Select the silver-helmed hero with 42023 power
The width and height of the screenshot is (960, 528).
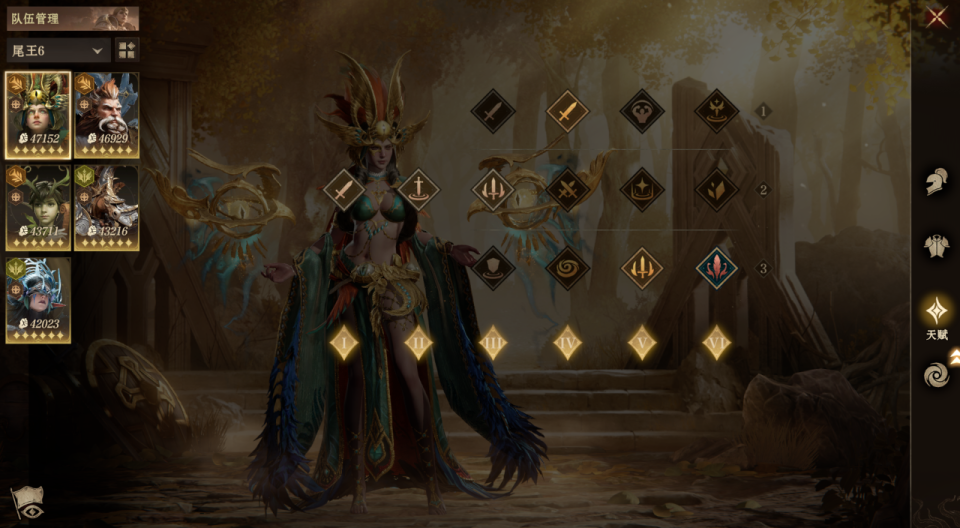click(38, 300)
